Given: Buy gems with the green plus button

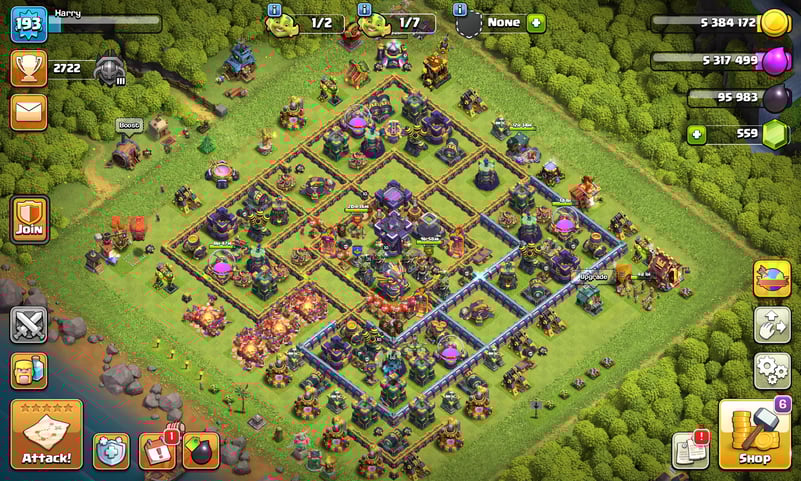Looking at the screenshot, I should click(696, 134).
